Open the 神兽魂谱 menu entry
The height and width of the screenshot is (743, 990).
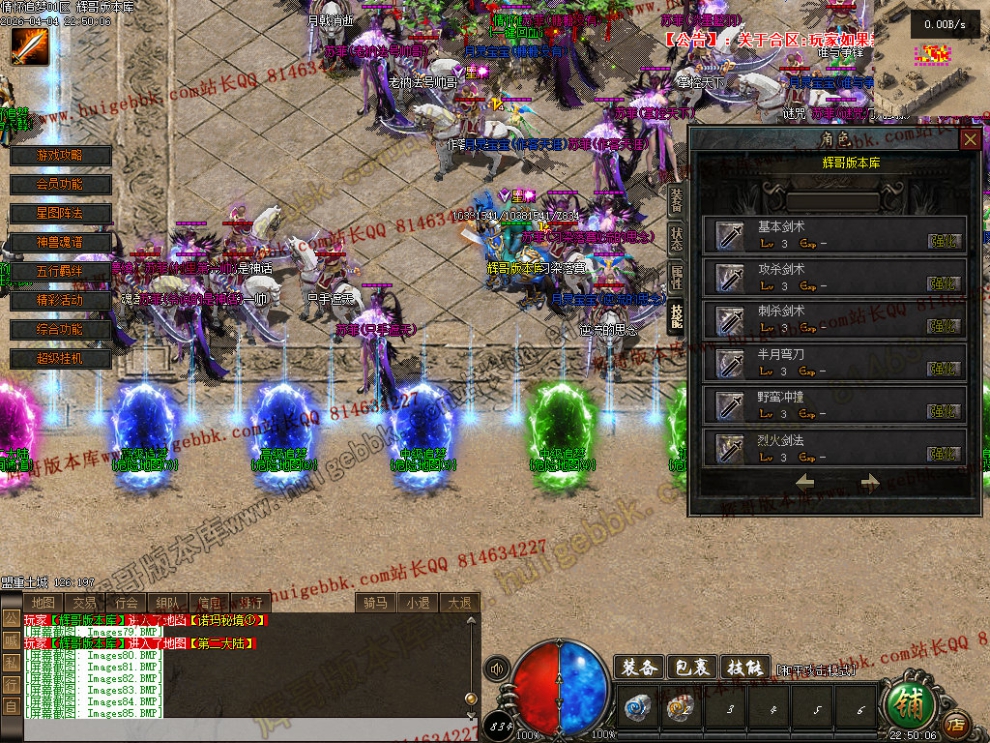[60, 242]
